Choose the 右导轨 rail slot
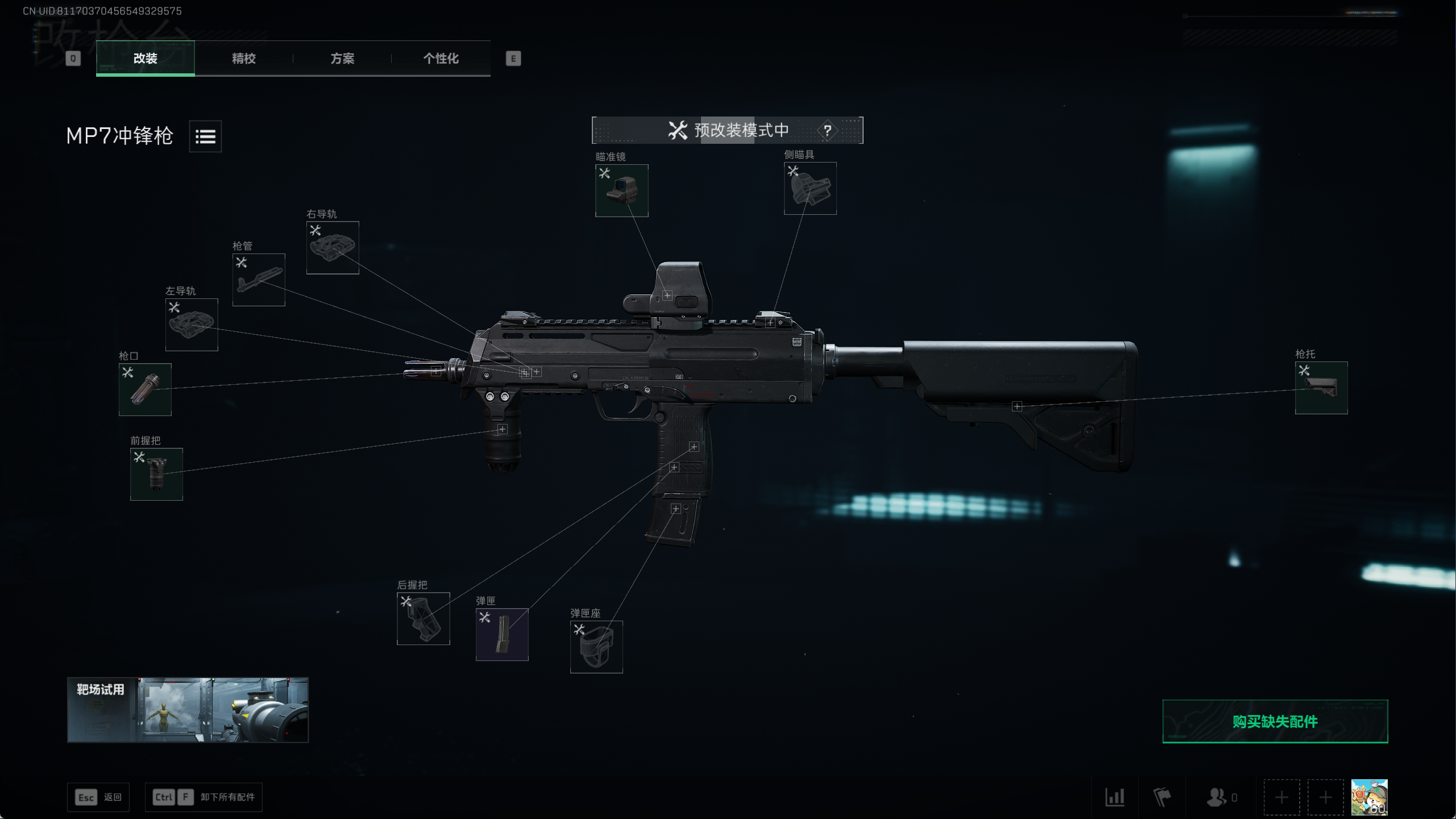 [333, 247]
